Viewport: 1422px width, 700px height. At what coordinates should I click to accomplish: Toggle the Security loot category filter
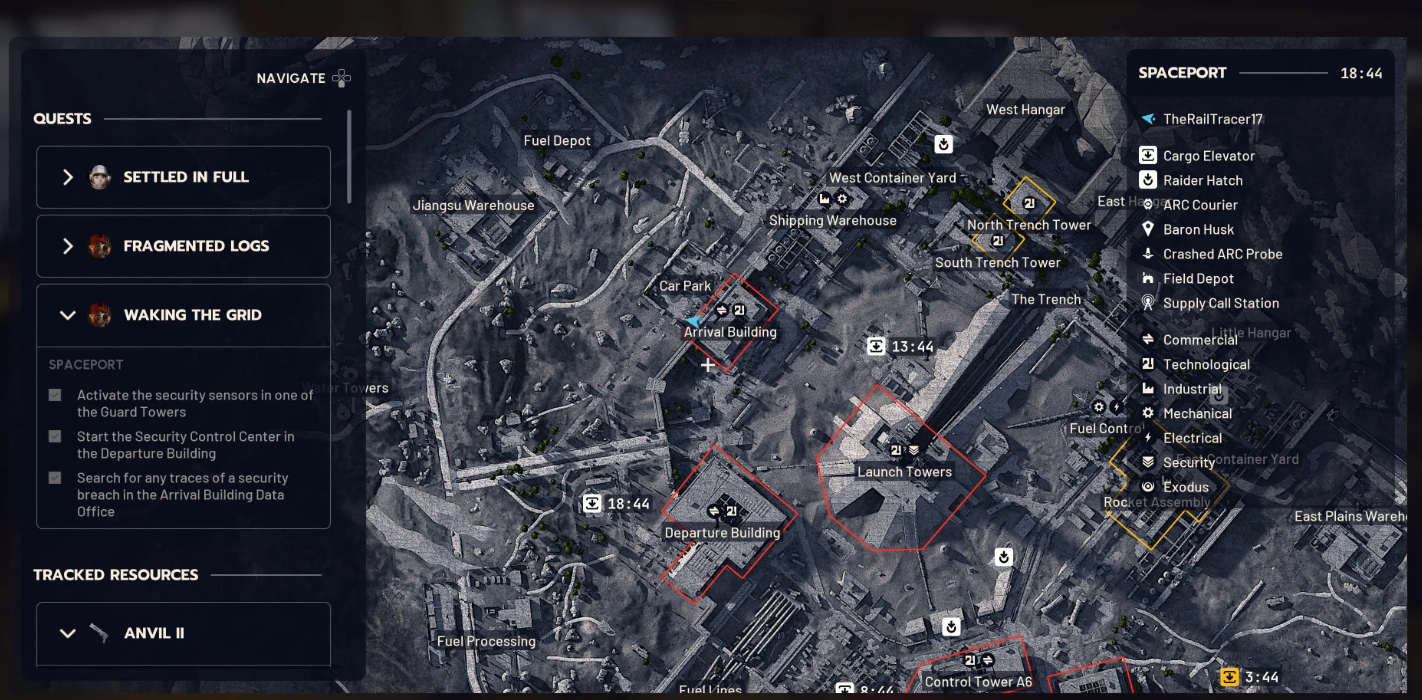1188,463
